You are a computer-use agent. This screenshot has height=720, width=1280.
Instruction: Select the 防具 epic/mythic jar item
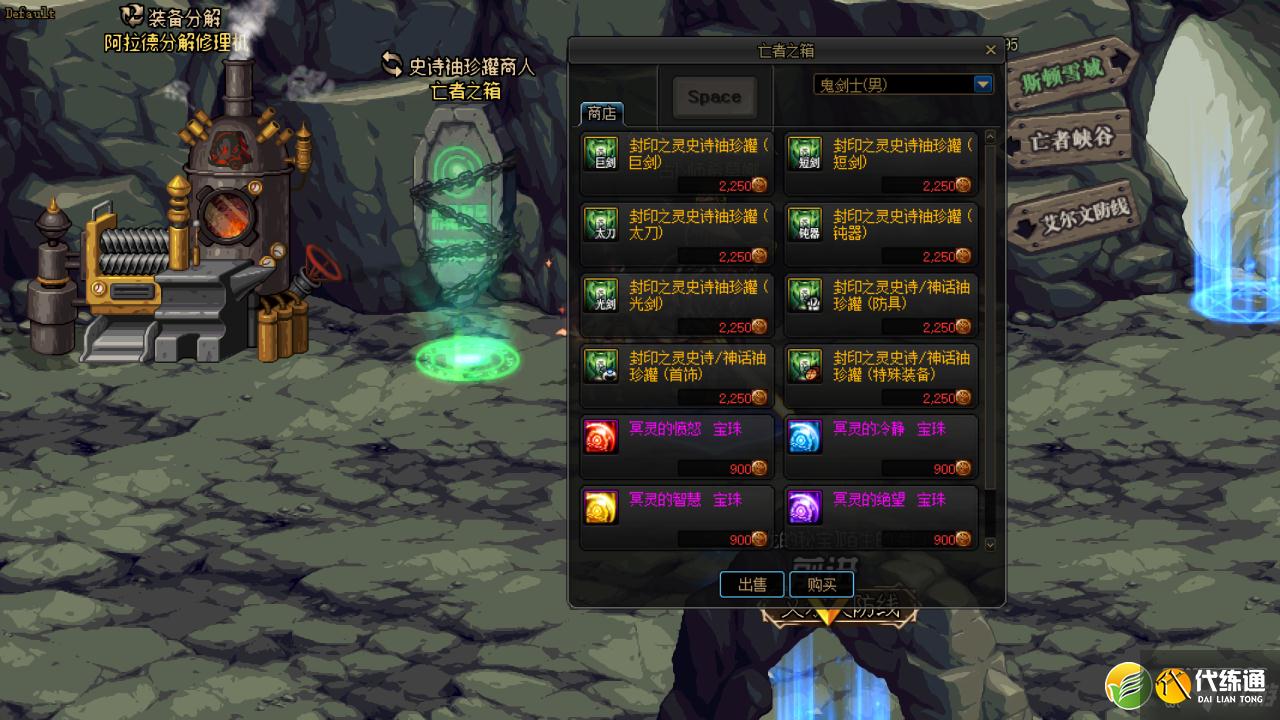point(880,306)
